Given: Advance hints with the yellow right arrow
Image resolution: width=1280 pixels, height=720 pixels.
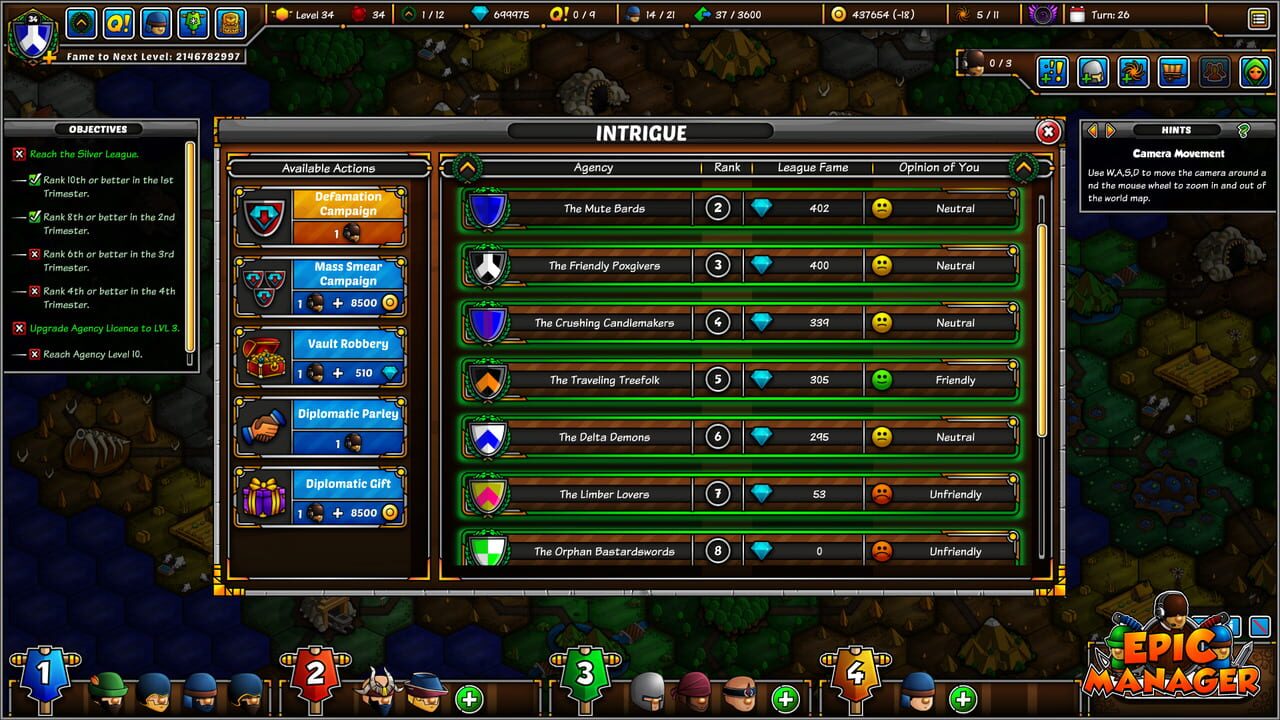Looking at the screenshot, I should click(1110, 129).
